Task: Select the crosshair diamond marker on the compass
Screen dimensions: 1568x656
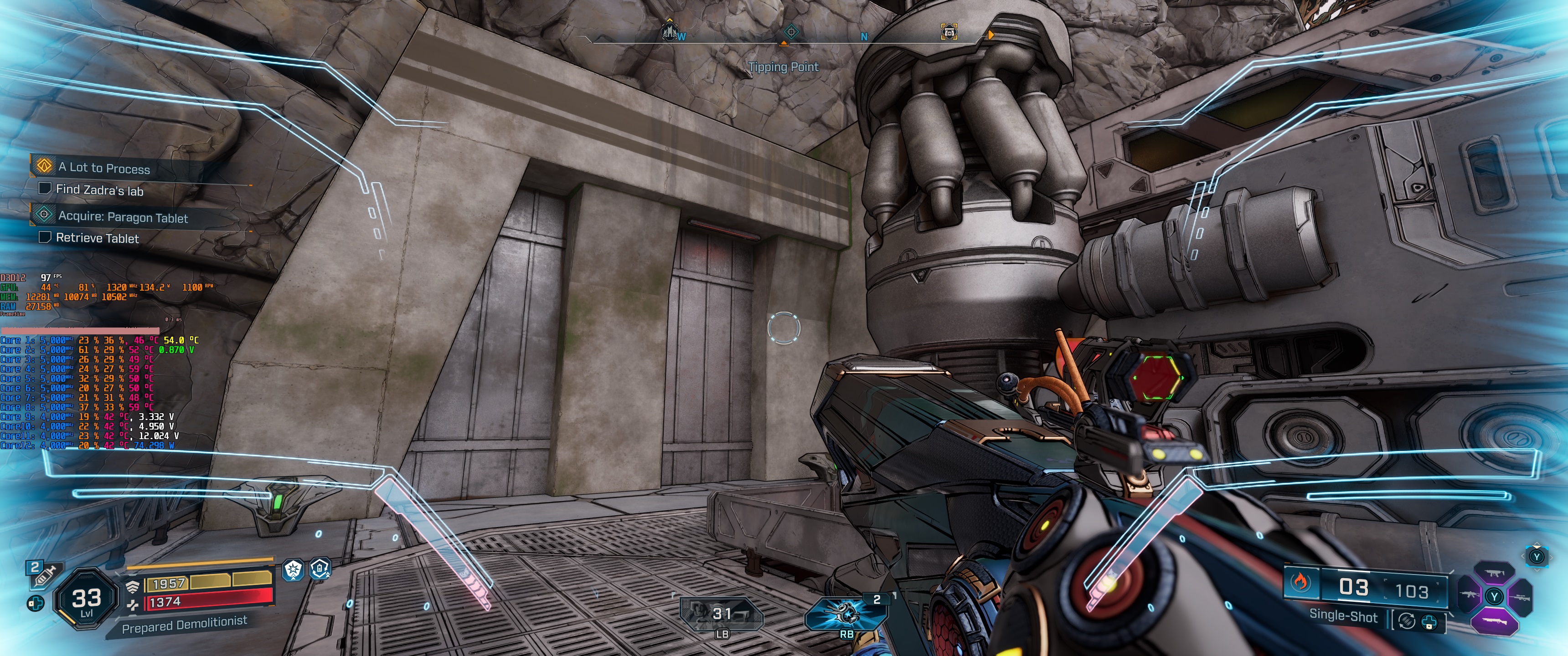Action: click(x=791, y=31)
